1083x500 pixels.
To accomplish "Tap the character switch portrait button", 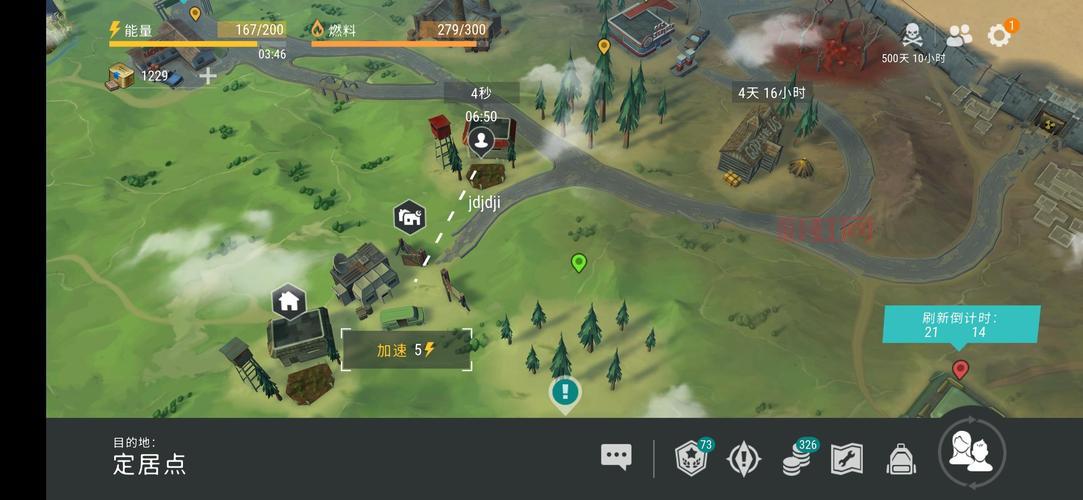I will tap(971, 453).
